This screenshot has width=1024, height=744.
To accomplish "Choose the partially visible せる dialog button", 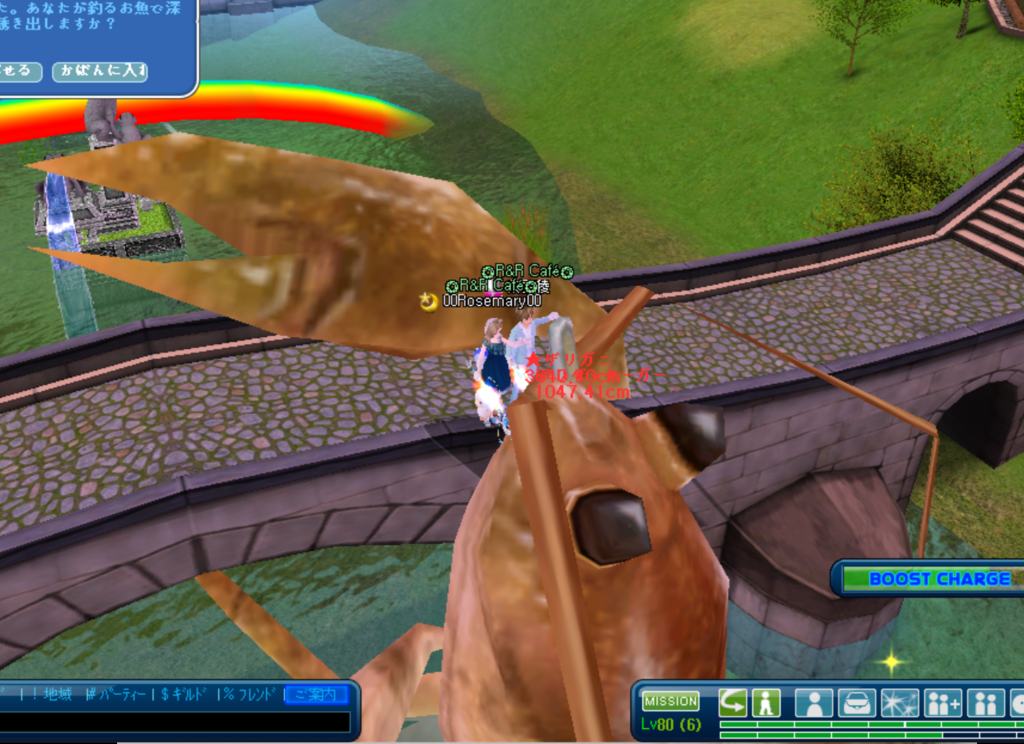I will (x=19, y=72).
